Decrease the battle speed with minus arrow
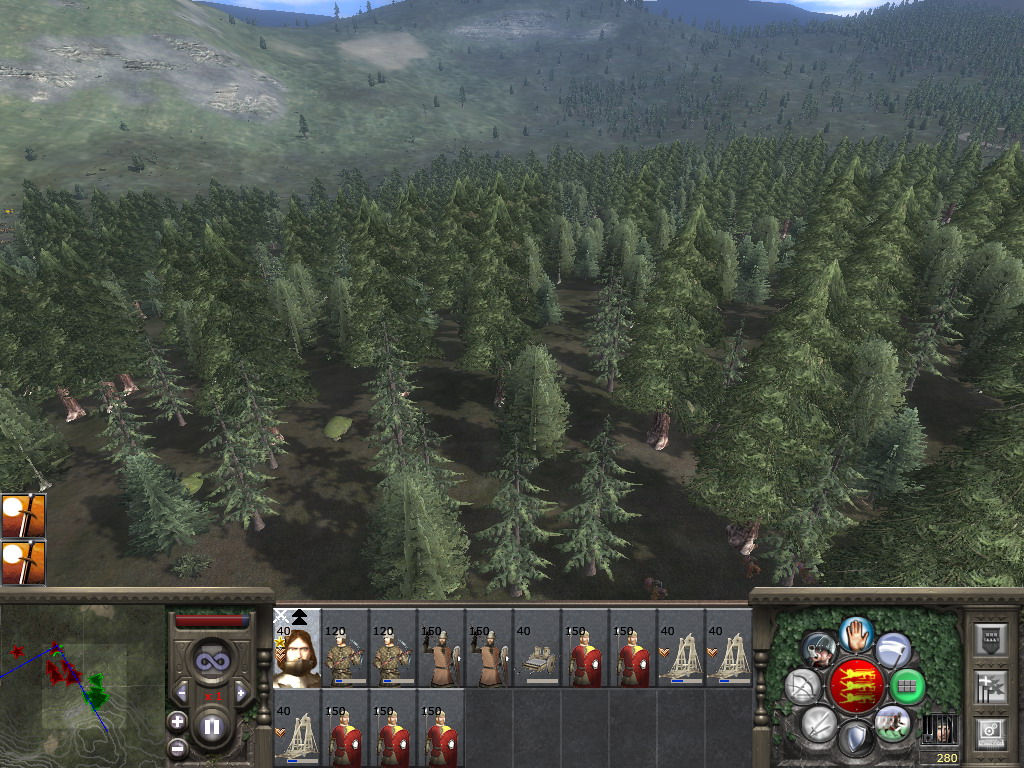1024x768 pixels. tap(182, 693)
